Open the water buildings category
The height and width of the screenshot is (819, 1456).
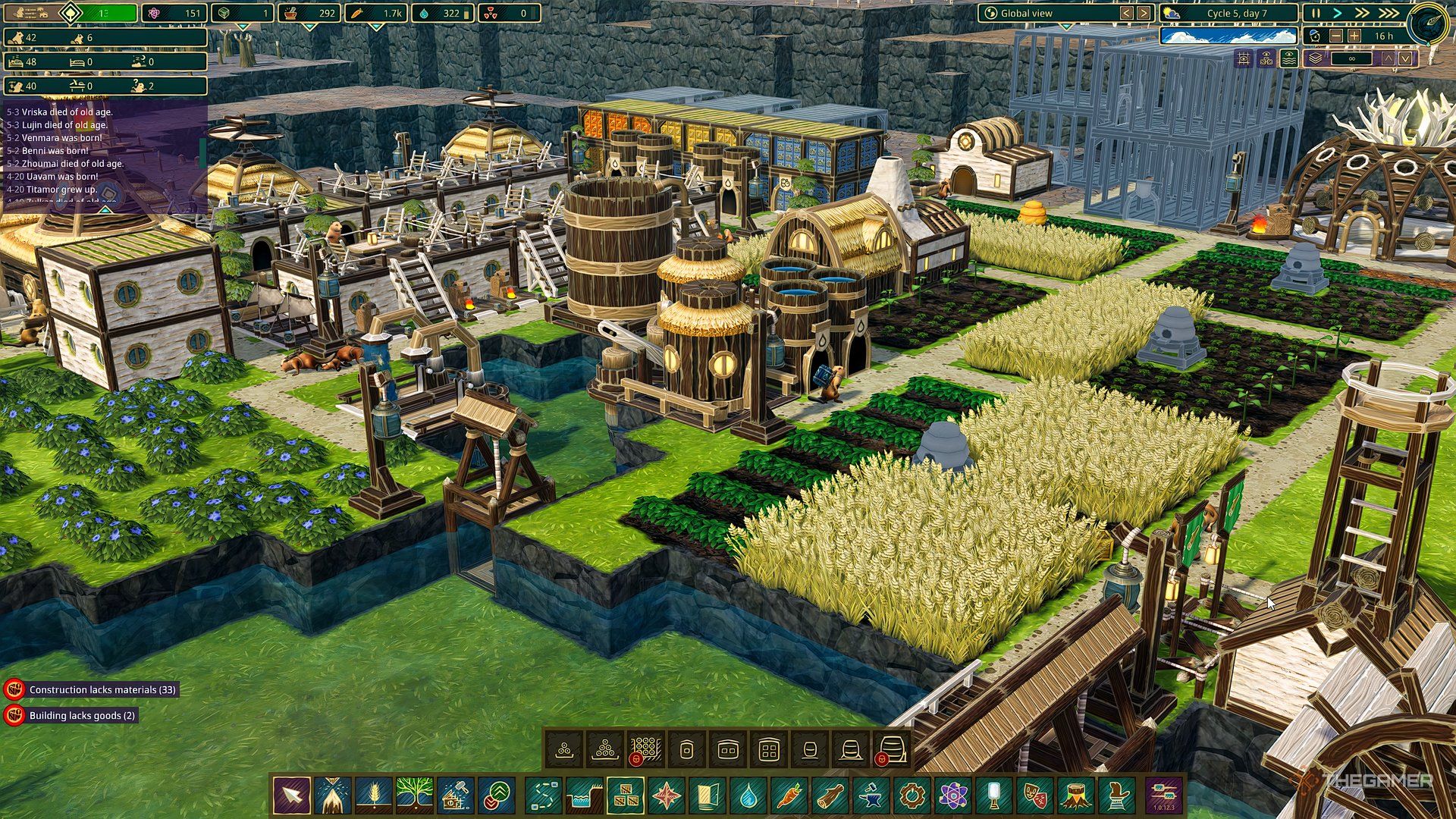pos(748,795)
